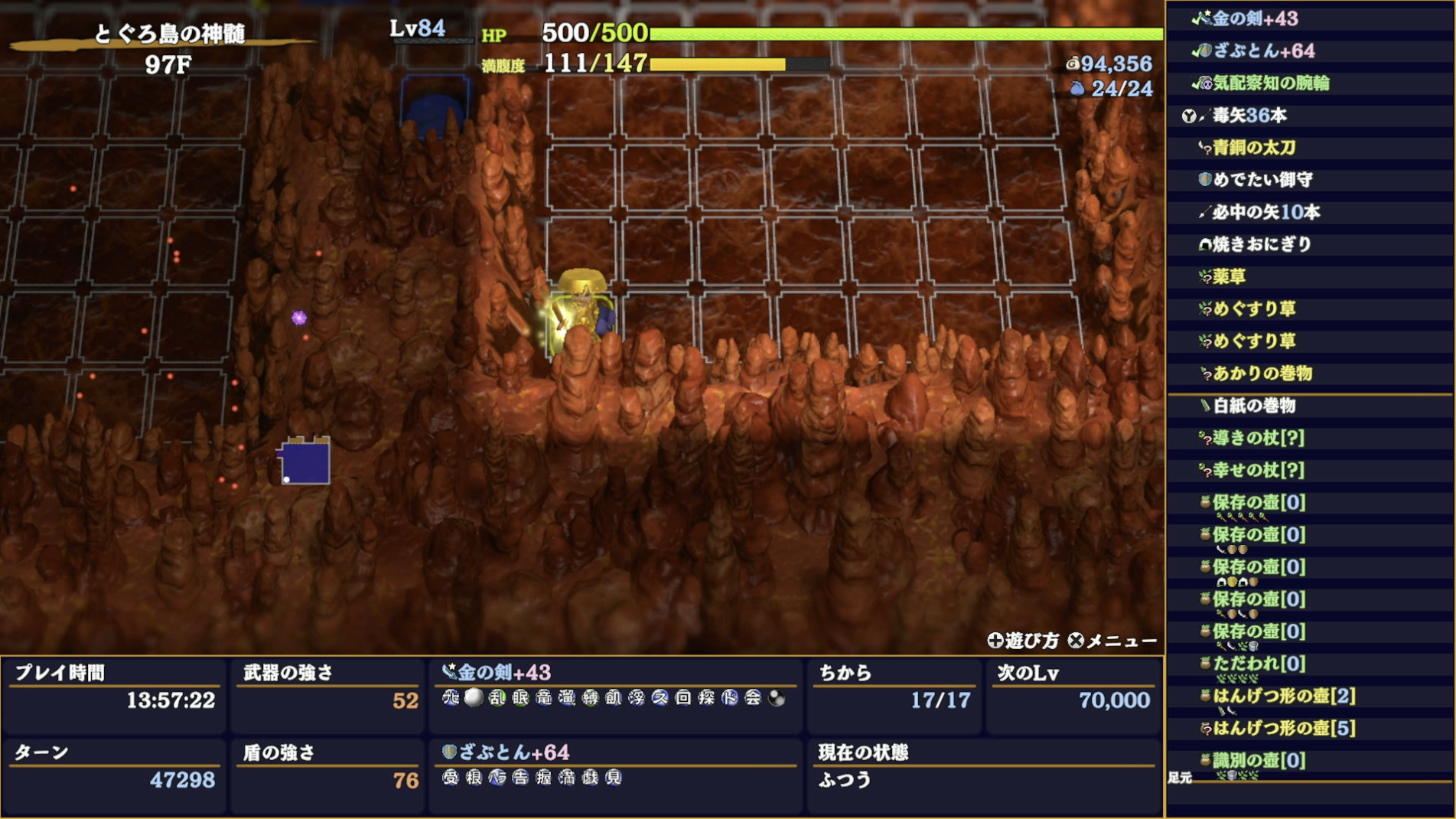Choose the めでたい御守 item

tap(1262, 180)
